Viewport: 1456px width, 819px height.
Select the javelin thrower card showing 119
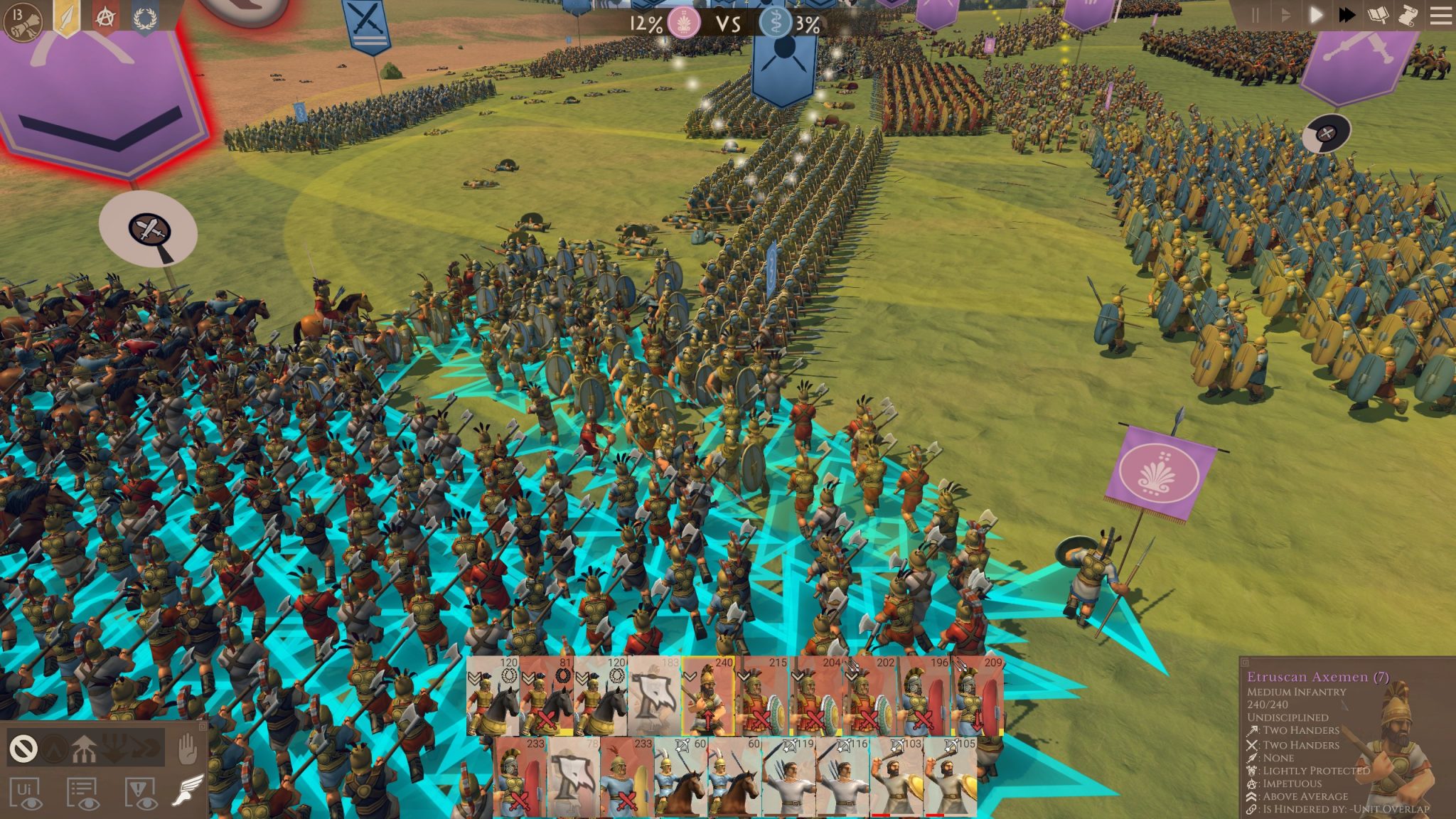pyautogui.click(x=788, y=776)
